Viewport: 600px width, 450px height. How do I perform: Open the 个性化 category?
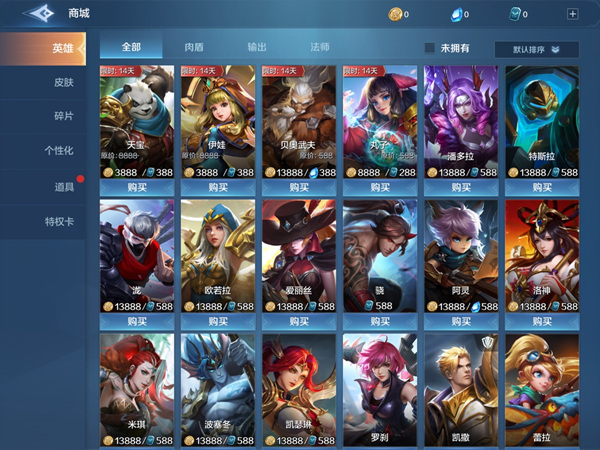coord(60,151)
